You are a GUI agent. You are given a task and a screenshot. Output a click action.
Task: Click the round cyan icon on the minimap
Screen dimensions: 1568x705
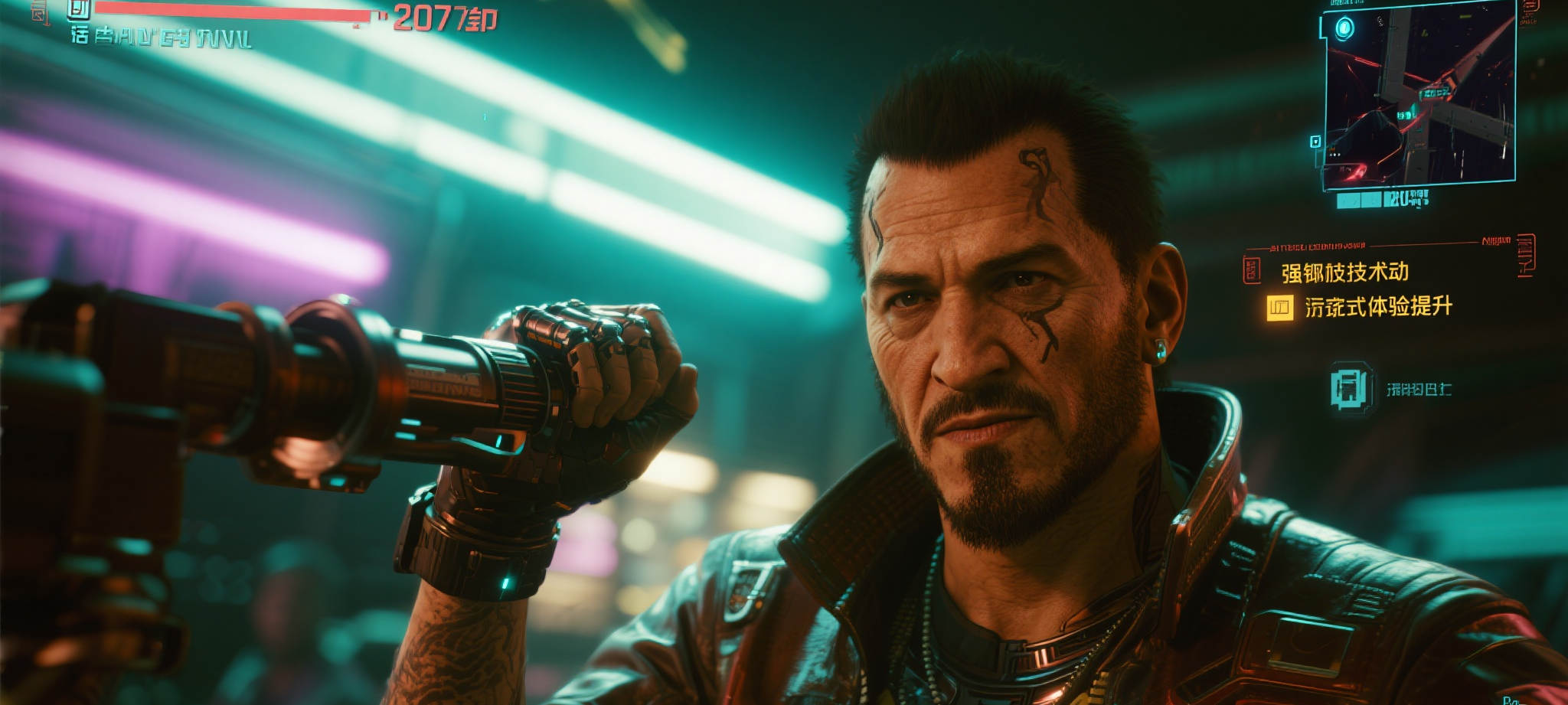tap(1344, 30)
